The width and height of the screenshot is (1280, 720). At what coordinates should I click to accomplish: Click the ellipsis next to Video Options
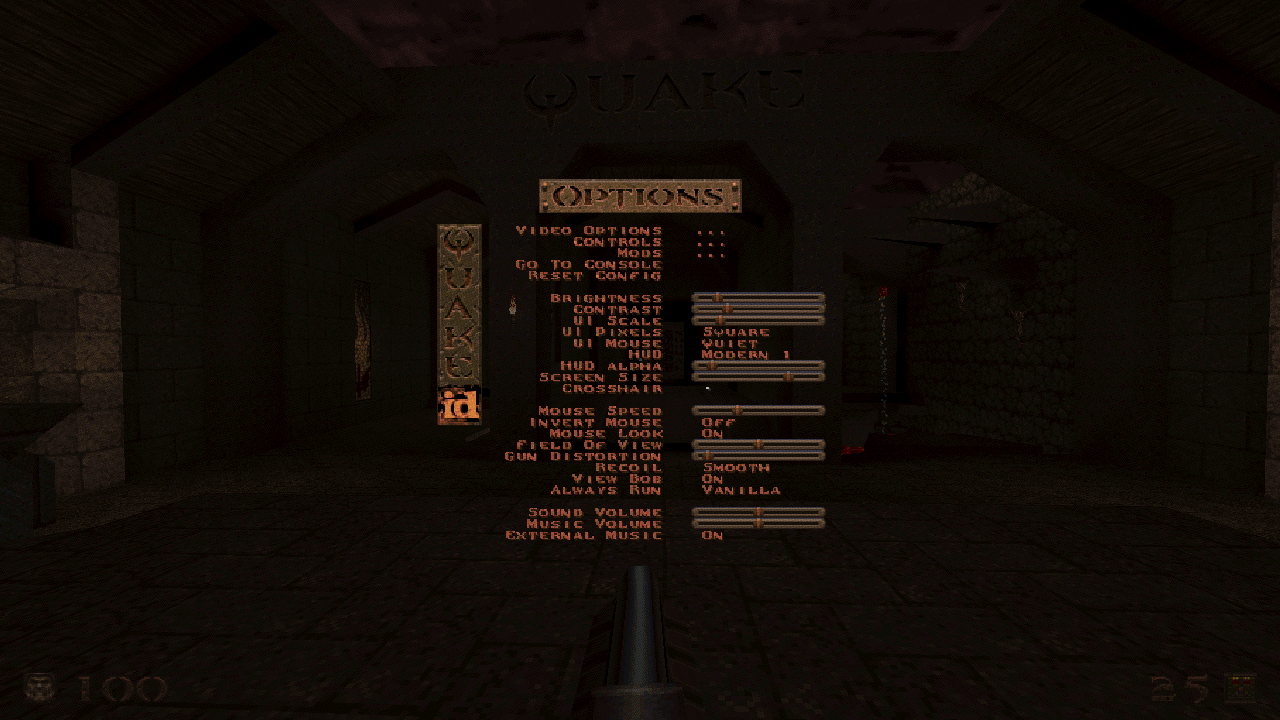711,229
